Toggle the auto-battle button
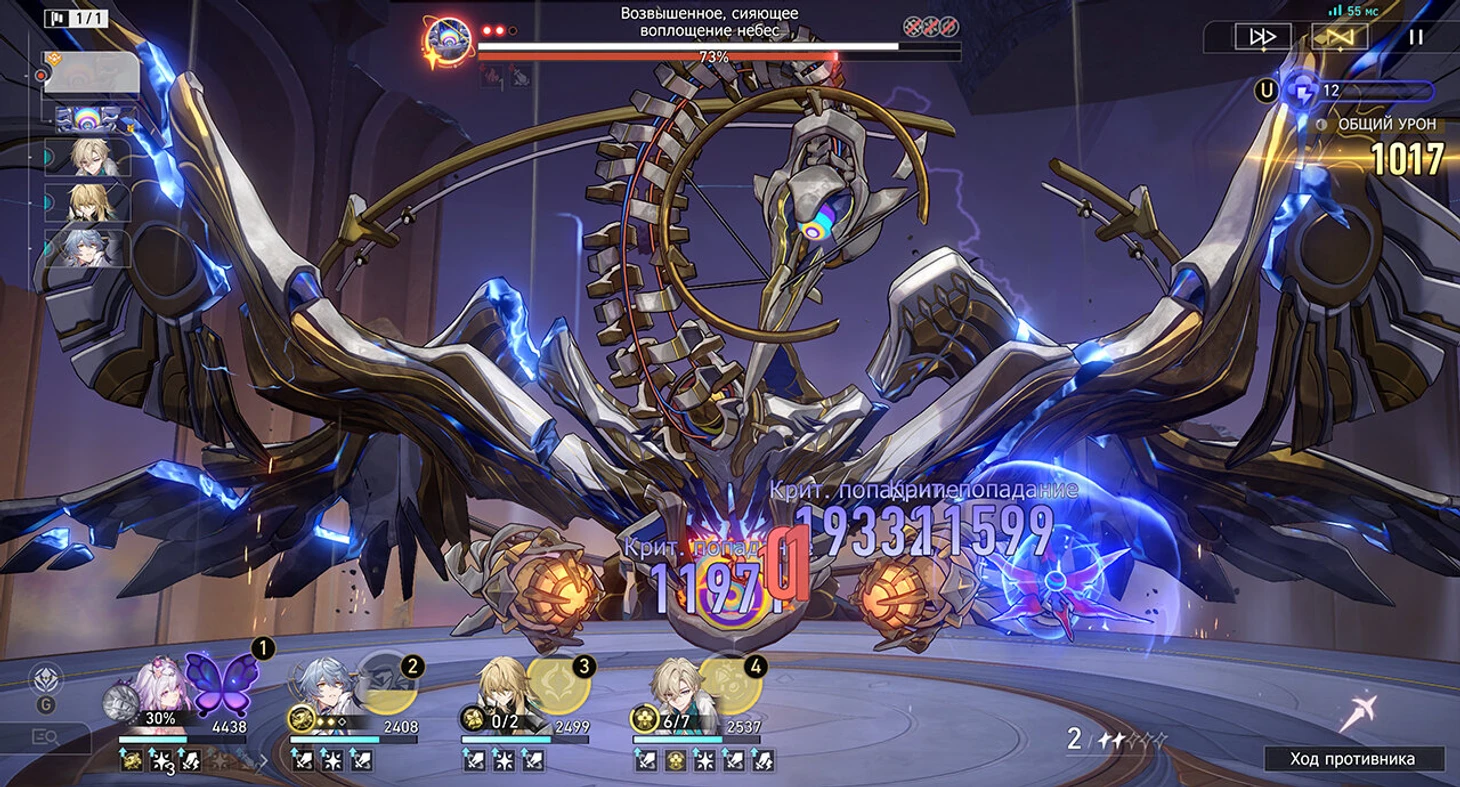The width and height of the screenshot is (1460, 787). (x=1339, y=37)
